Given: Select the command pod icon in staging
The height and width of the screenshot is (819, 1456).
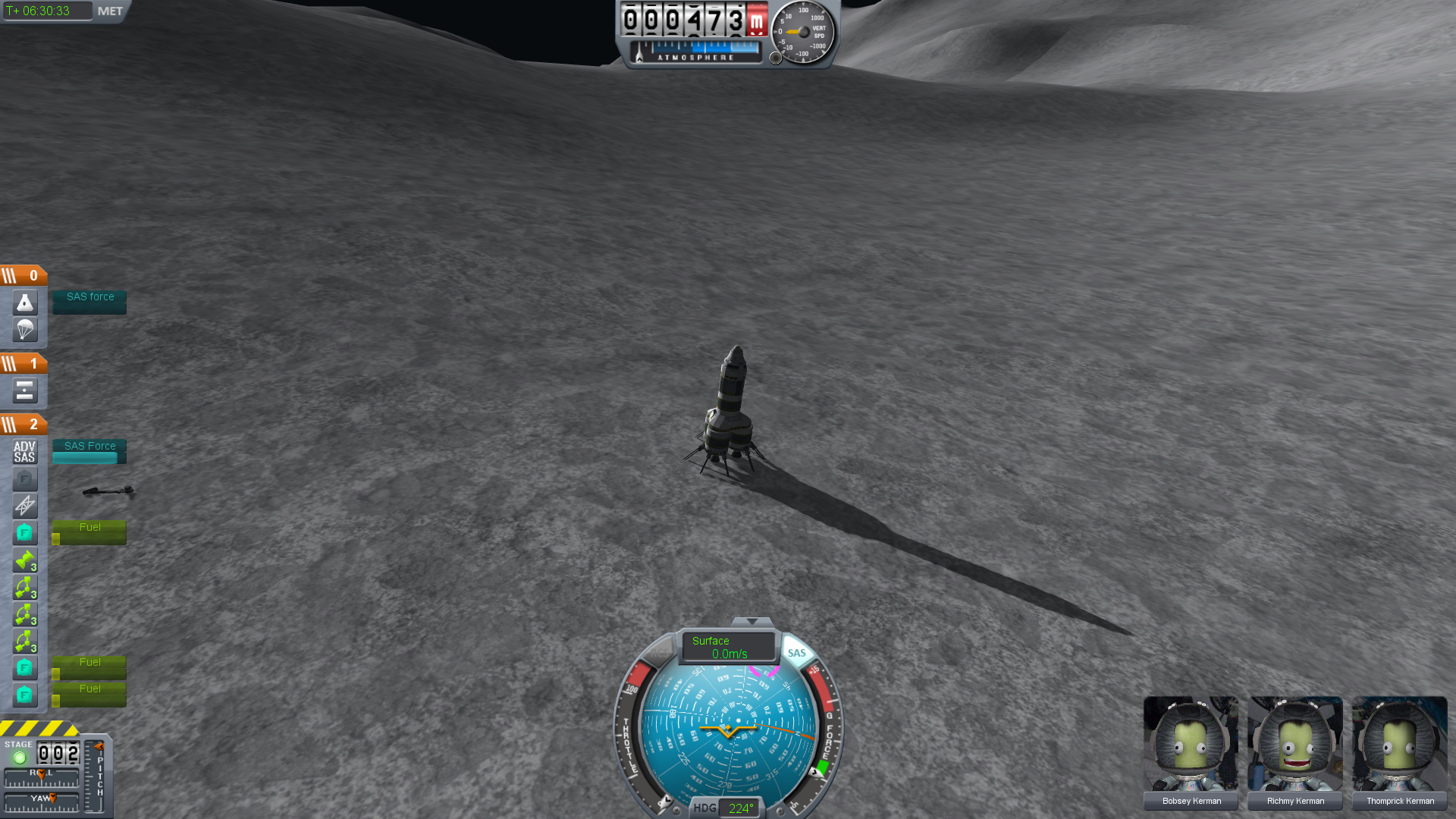Looking at the screenshot, I should pos(25,303).
